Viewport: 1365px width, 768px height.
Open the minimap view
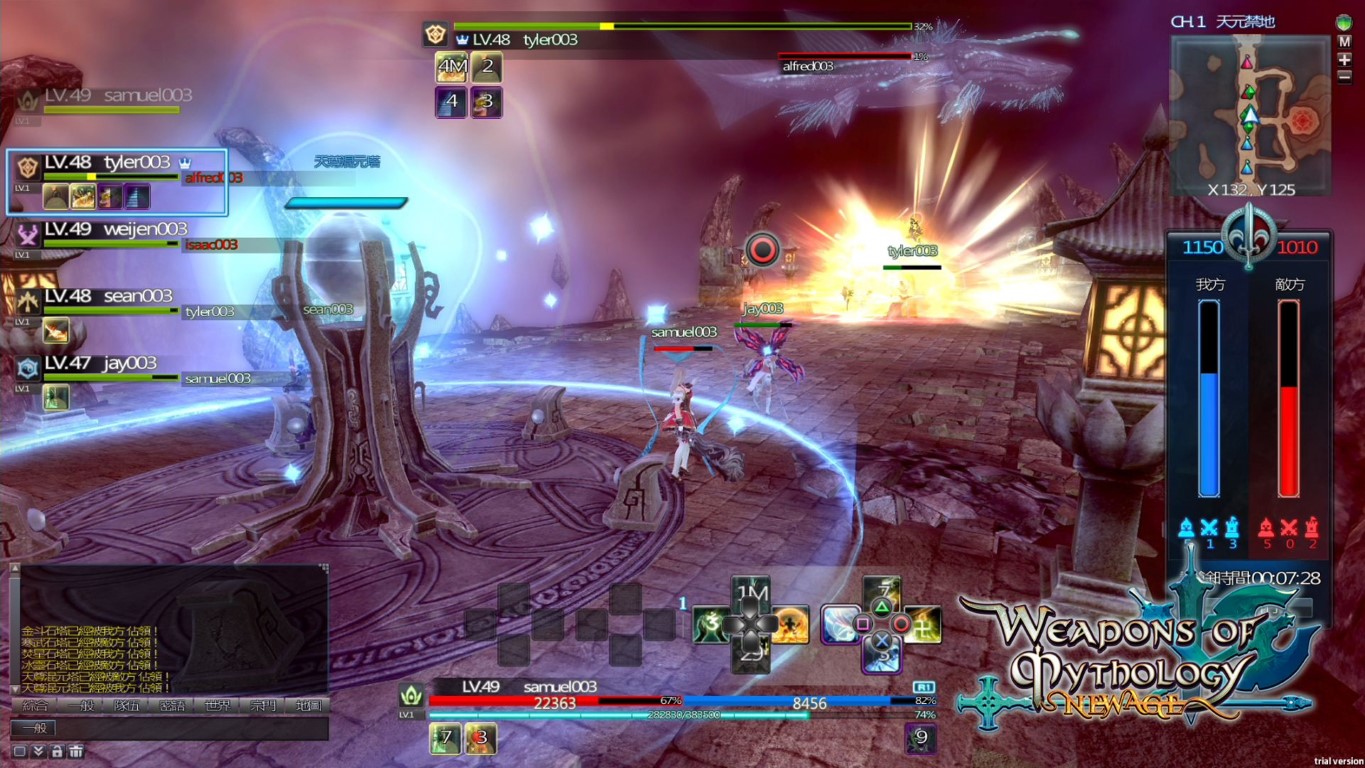coord(1249,110)
